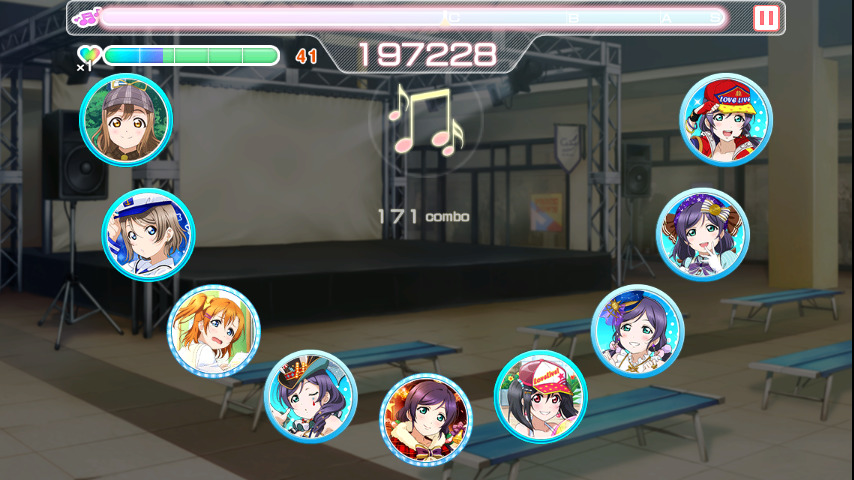Viewport: 854px width, 480px height.
Task: Tap the girl wearing red Love Live cap
Action: [x=726, y=119]
